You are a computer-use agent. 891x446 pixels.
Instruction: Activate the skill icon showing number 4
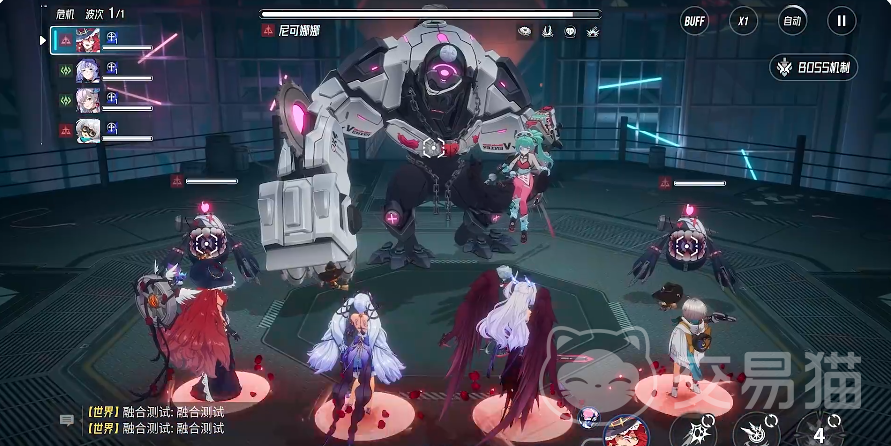[820, 431]
